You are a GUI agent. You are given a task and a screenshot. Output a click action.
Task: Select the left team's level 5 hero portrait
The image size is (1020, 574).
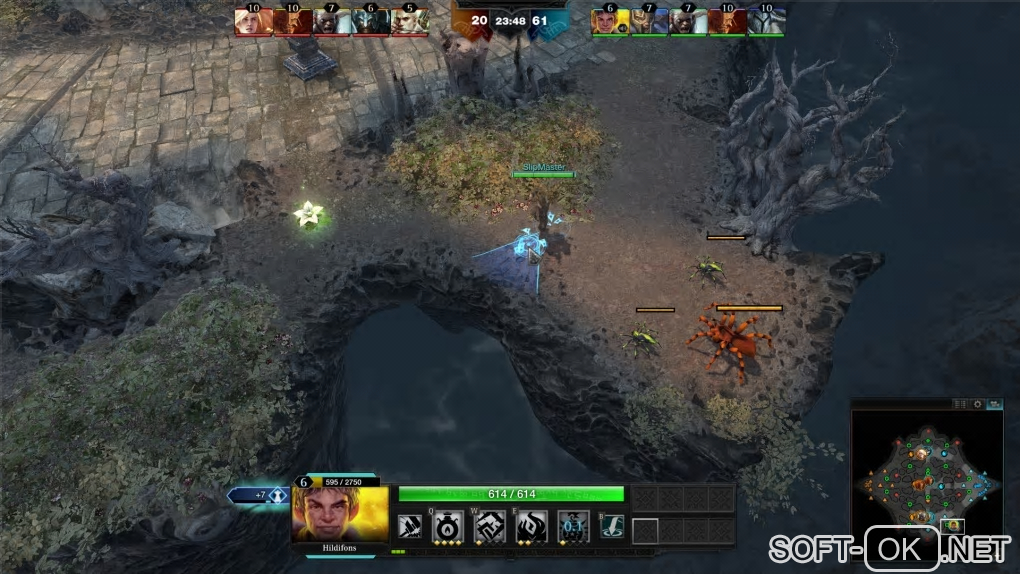[x=410, y=21]
